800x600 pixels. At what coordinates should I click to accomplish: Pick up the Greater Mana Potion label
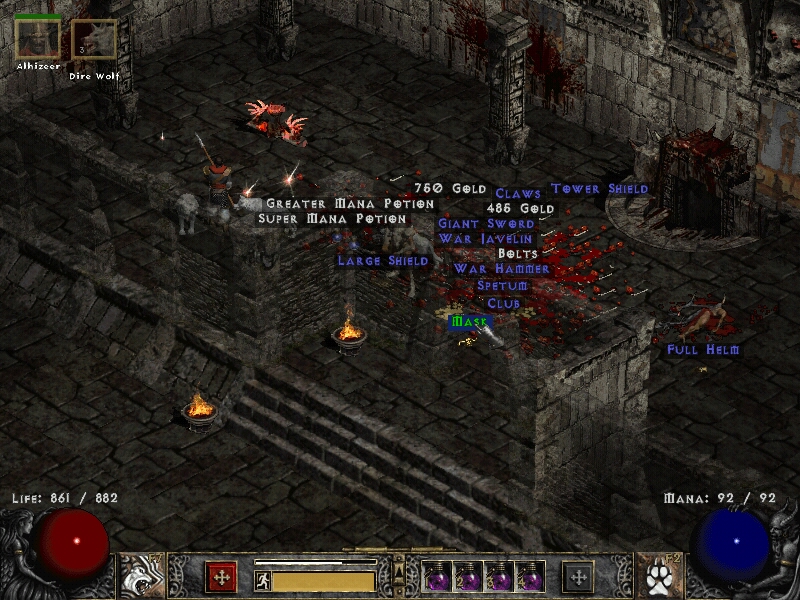point(350,204)
